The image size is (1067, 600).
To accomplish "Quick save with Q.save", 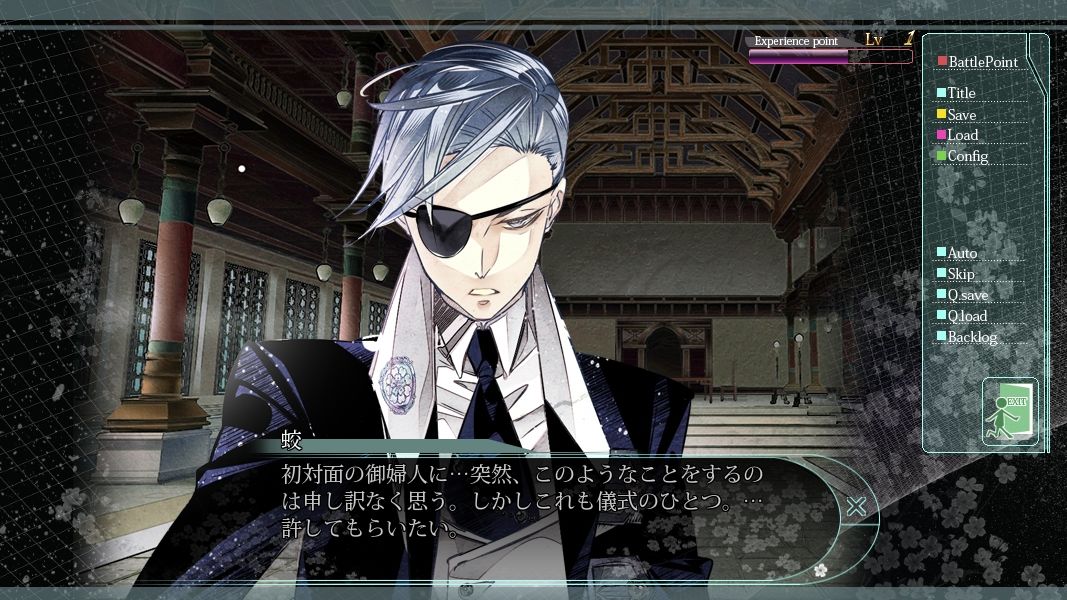I will tap(967, 295).
